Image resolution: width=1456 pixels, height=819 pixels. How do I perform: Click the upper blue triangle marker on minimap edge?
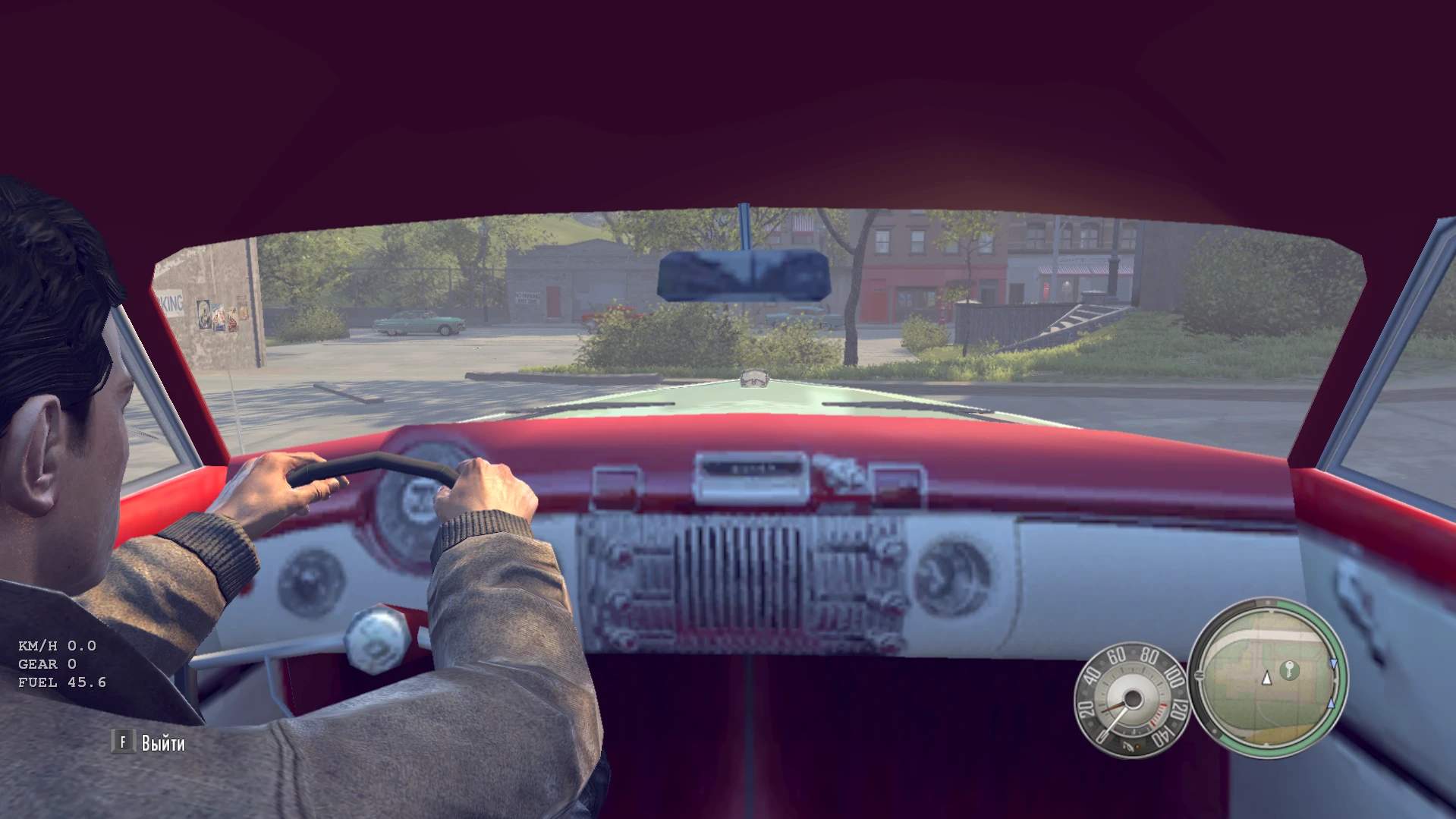(x=1334, y=663)
